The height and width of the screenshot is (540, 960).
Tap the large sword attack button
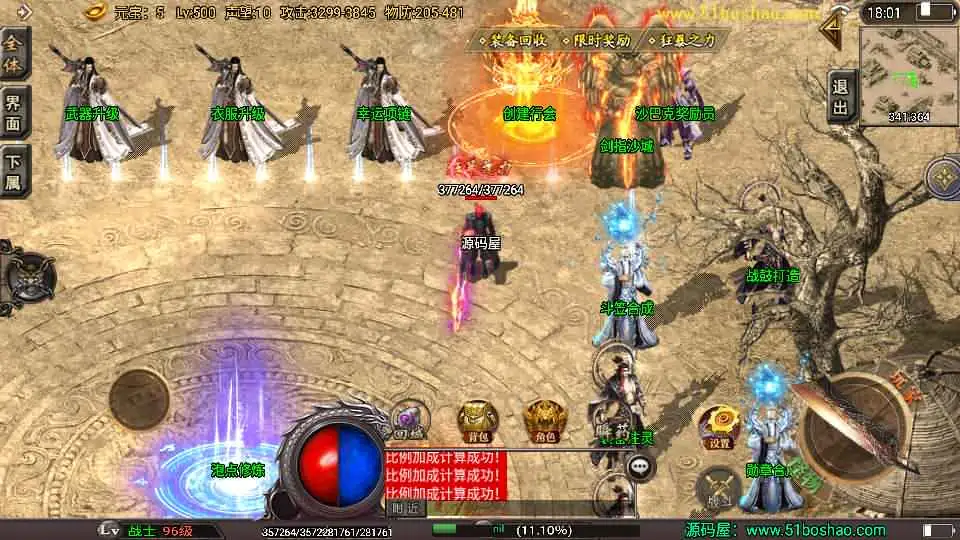pos(848,428)
